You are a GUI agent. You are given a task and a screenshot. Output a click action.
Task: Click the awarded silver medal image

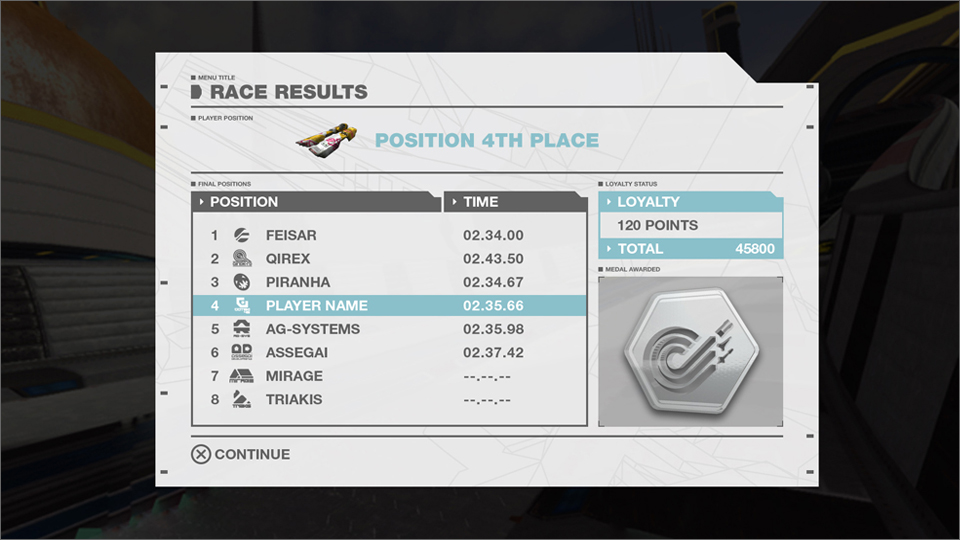(x=690, y=352)
